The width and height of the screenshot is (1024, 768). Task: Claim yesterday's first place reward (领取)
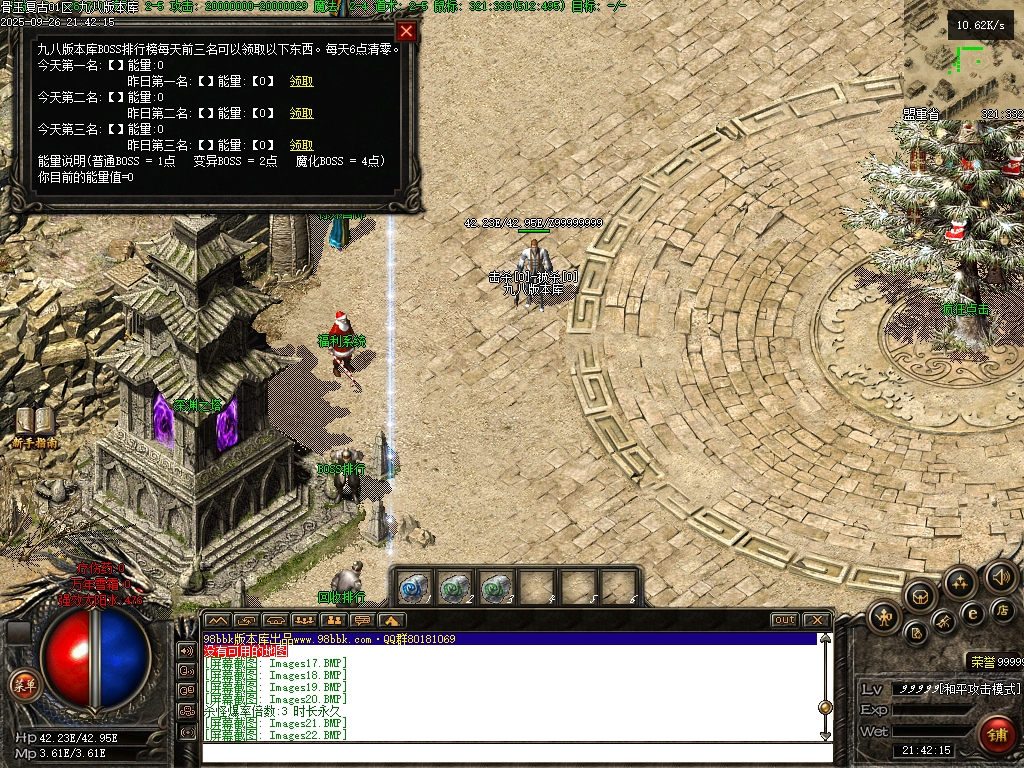click(301, 81)
